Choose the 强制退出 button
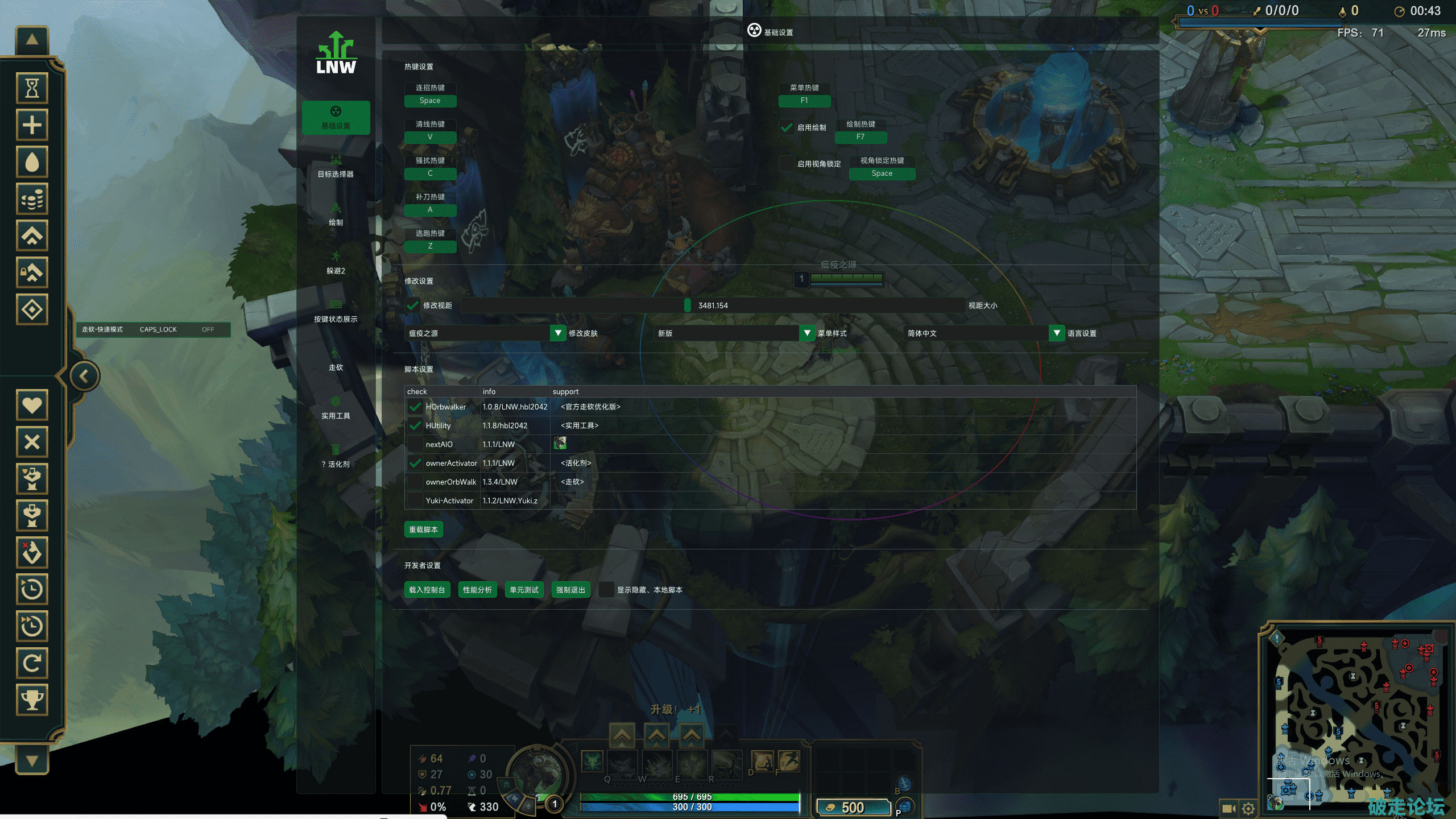The width and height of the screenshot is (1456, 819). pyautogui.click(x=570, y=590)
